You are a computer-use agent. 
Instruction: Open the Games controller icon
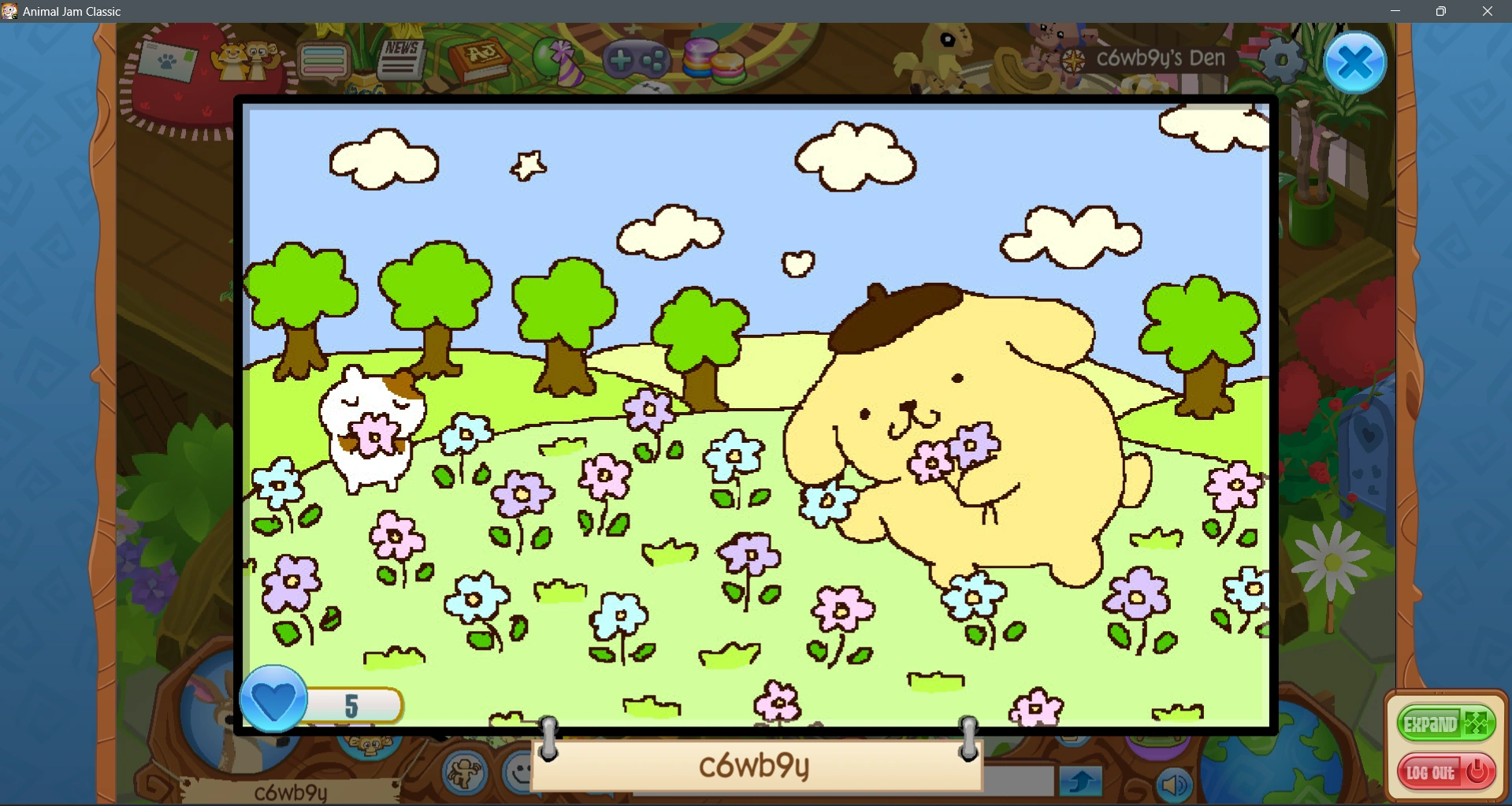coord(637,58)
